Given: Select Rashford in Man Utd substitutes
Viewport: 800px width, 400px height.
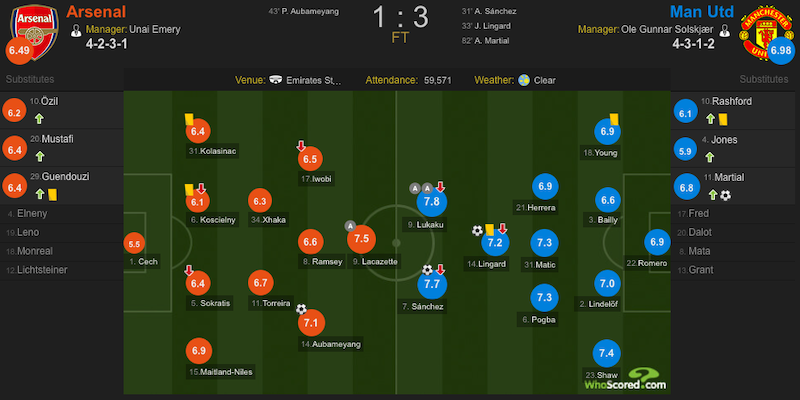Looking at the screenshot, I should (733, 100).
